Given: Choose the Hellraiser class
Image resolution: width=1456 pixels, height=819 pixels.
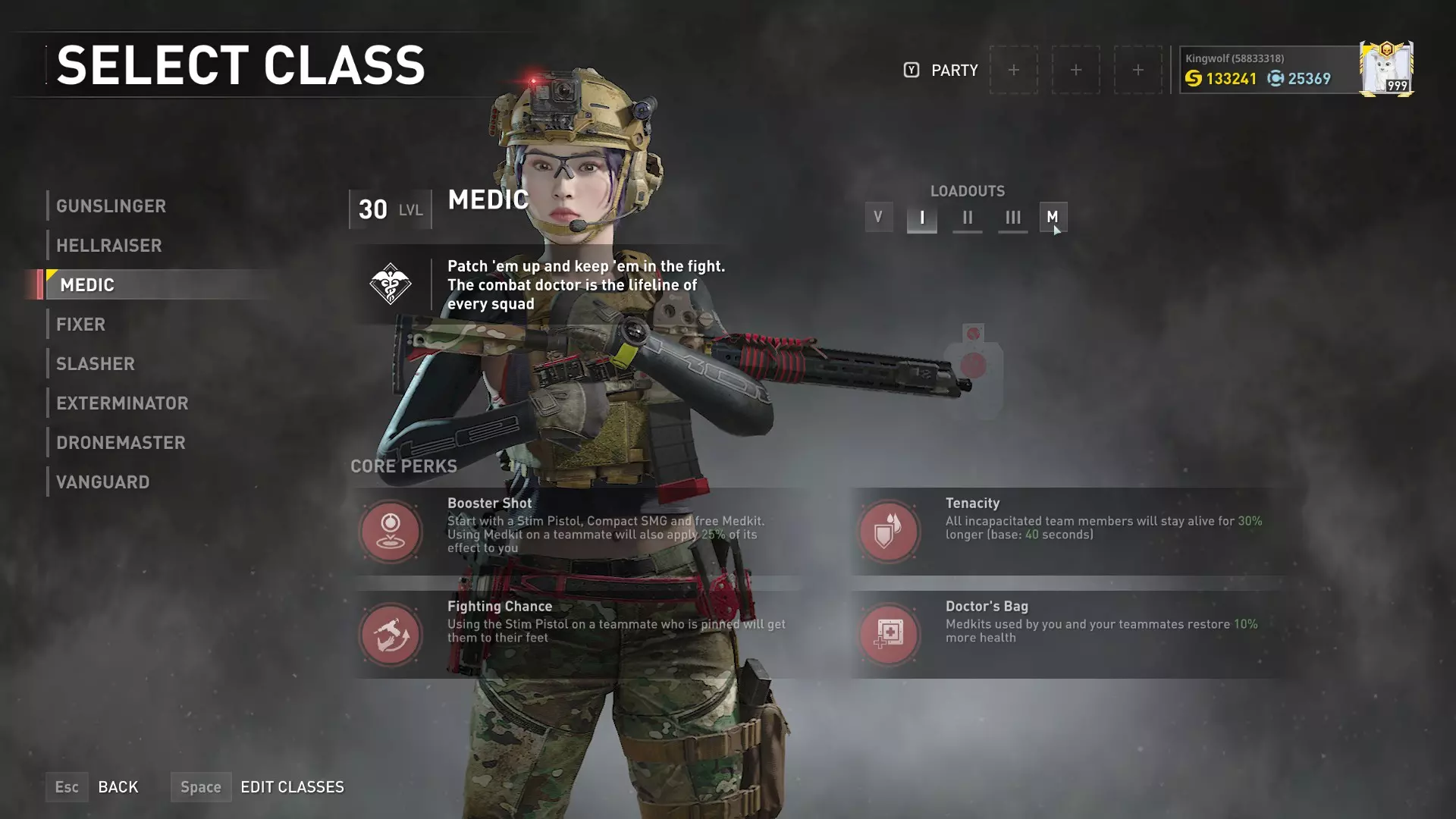Looking at the screenshot, I should pos(109,246).
